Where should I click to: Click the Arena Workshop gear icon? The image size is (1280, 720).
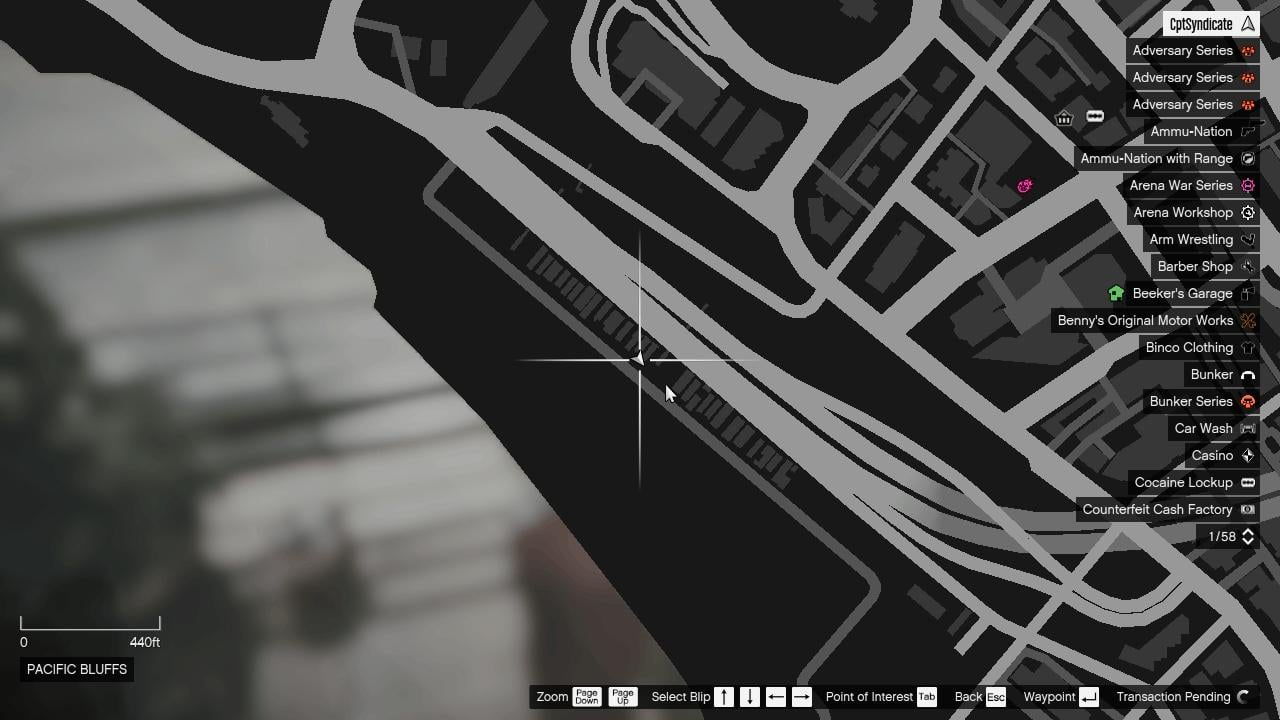(x=1247, y=212)
